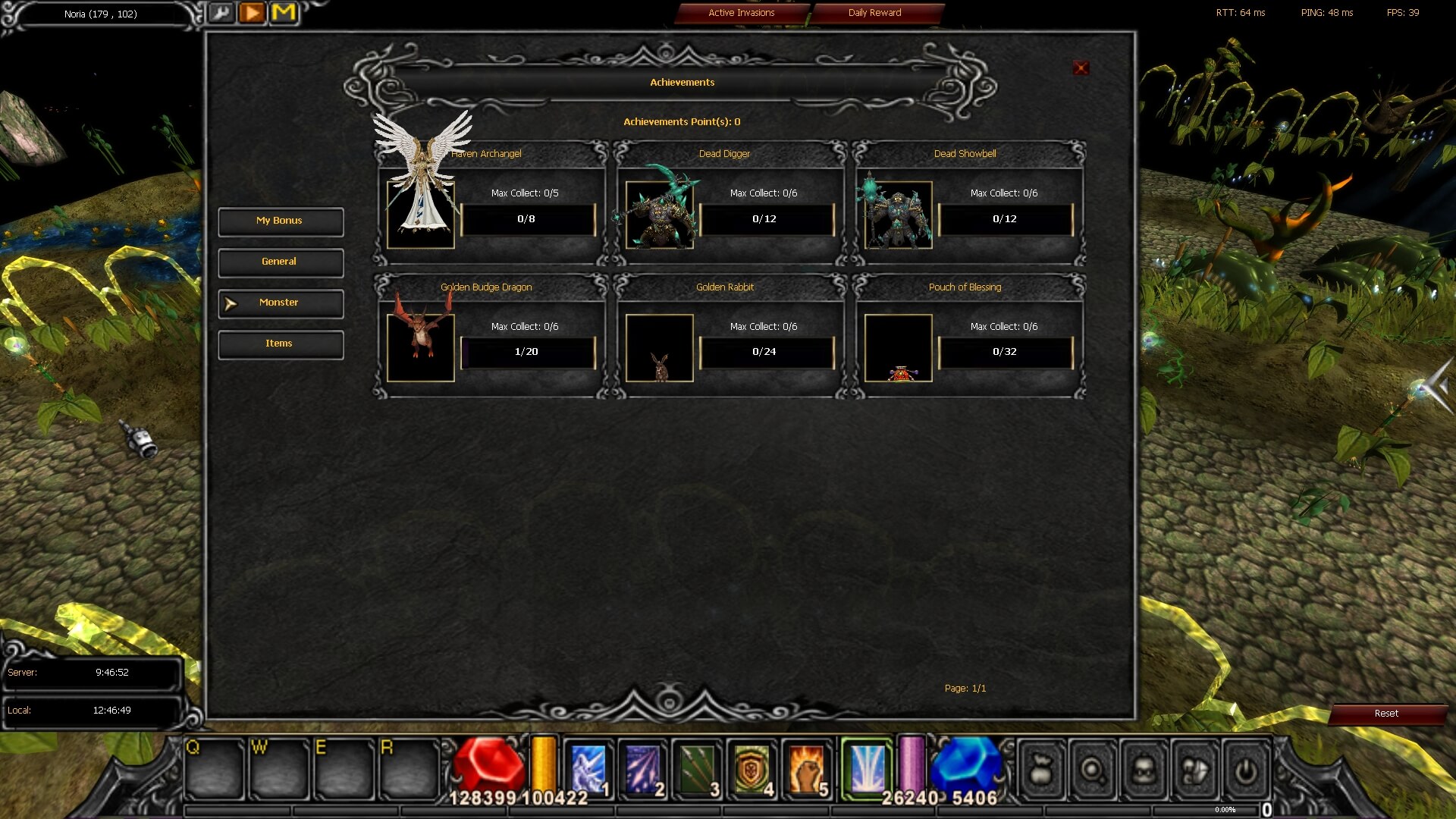The width and height of the screenshot is (1456, 819).
Task: Click the Active Invasions button
Action: (x=741, y=13)
